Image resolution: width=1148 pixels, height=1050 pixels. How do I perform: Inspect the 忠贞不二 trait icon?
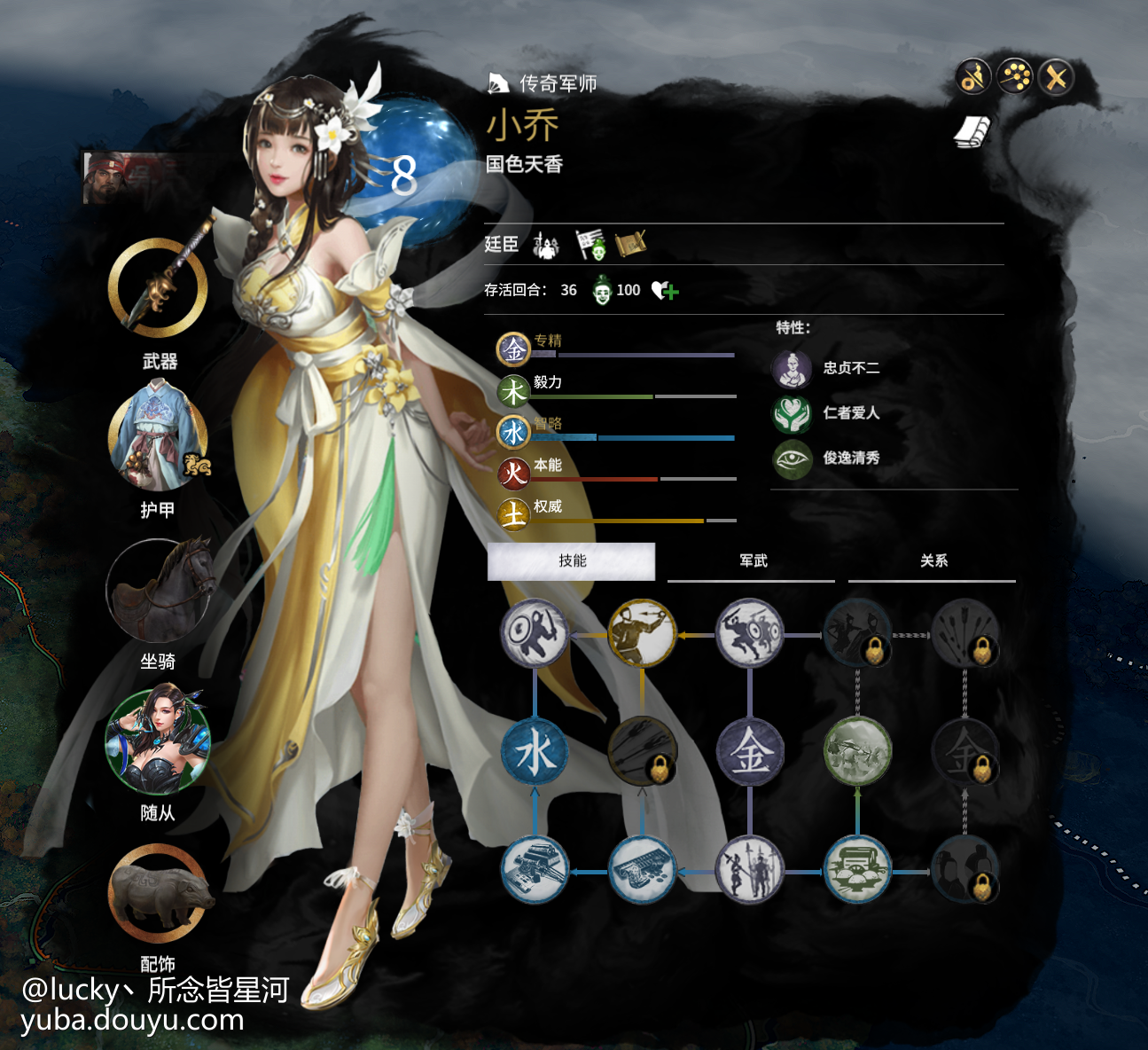pyautogui.click(x=793, y=368)
